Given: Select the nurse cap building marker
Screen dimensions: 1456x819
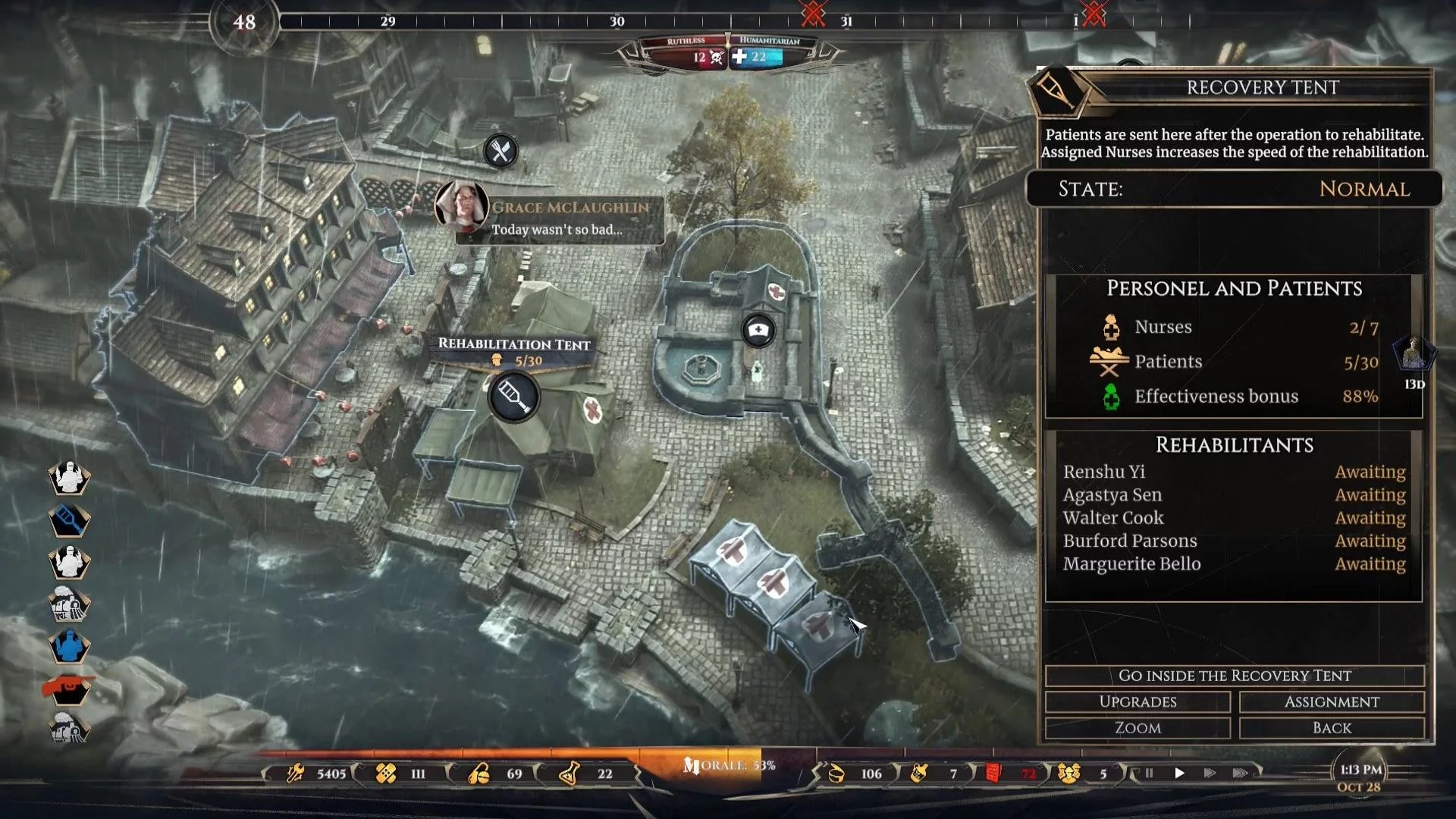Looking at the screenshot, I should tap(758, 331).
